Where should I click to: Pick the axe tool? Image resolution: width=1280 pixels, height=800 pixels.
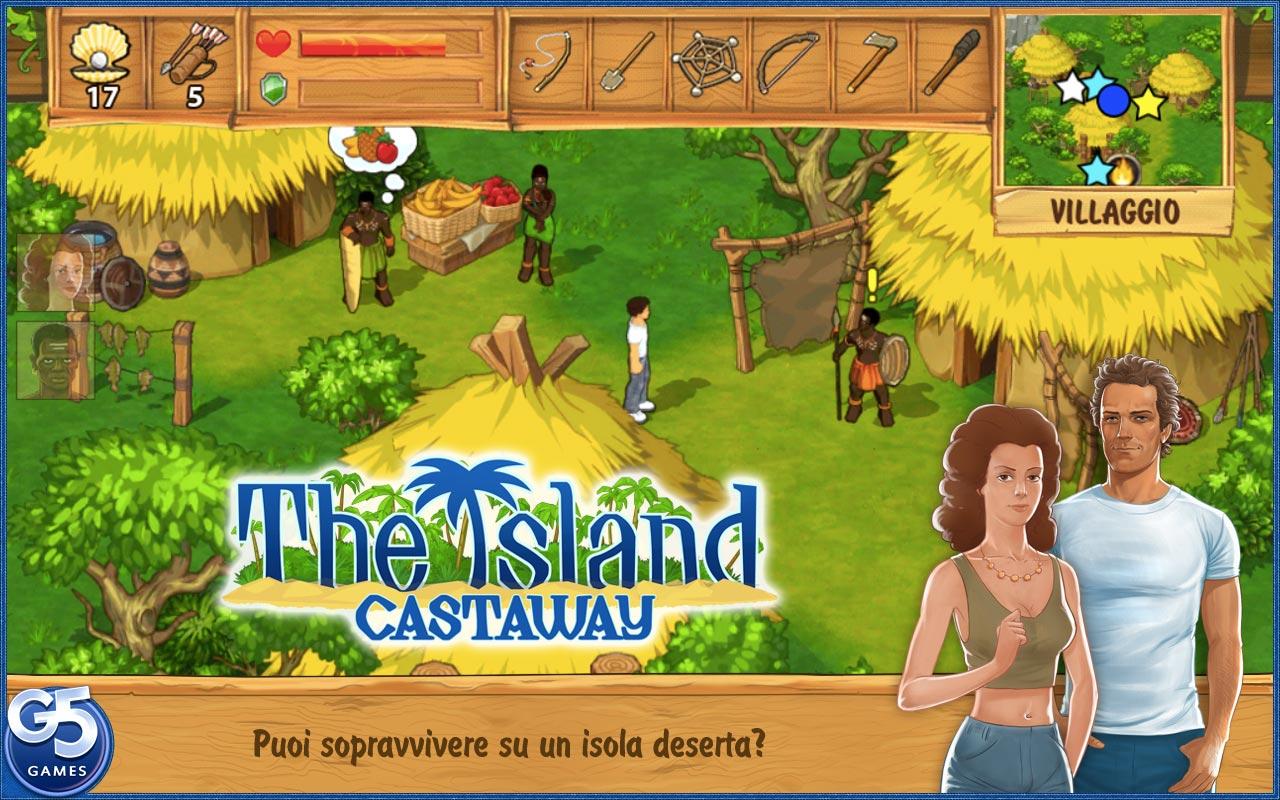click(x=868, y=62)
